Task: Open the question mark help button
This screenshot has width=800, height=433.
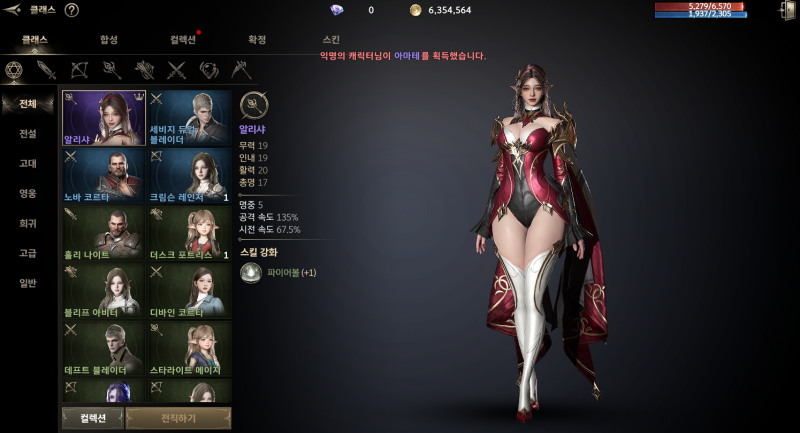Action: [72, 10]
